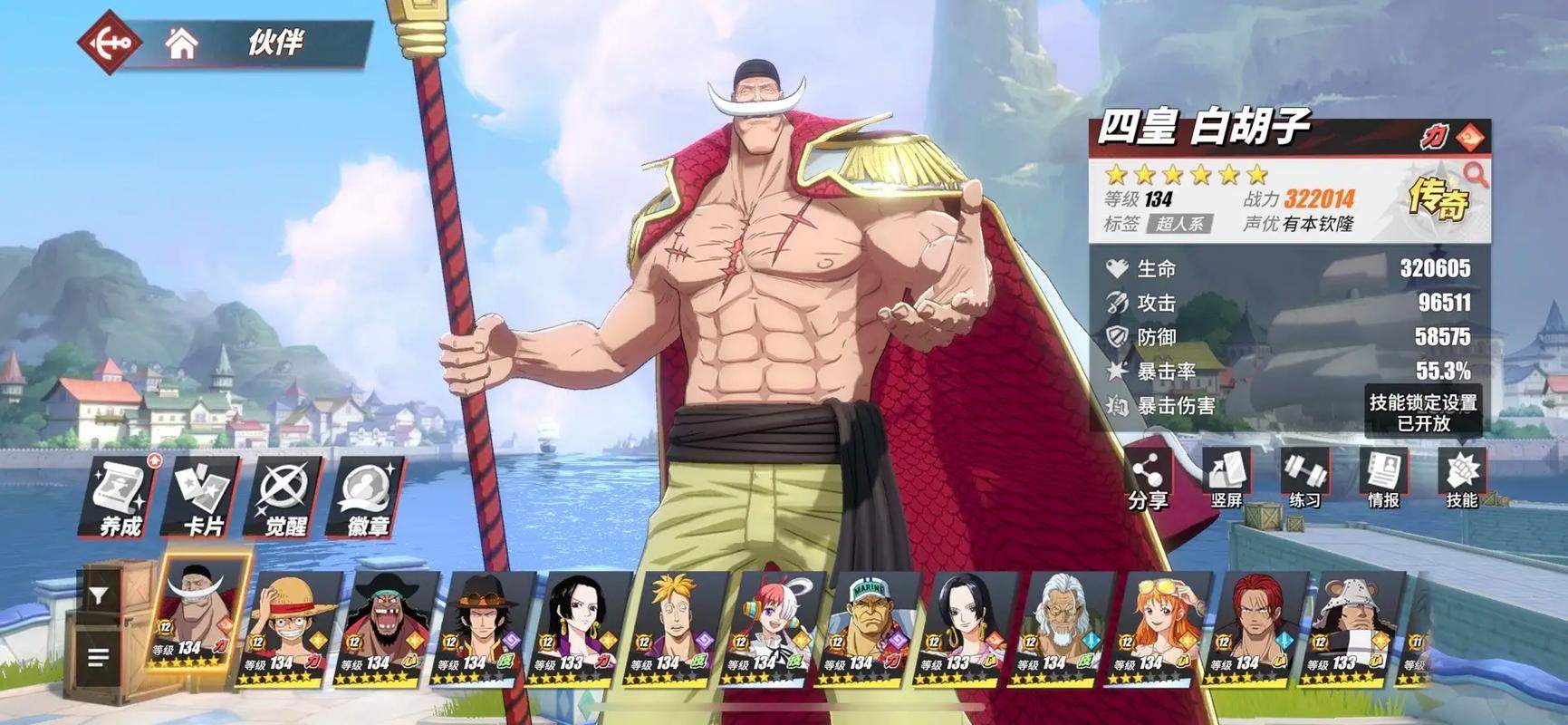Switch to 竖屏 portrait view
1568x725 pixels.
click(1226, 480)
